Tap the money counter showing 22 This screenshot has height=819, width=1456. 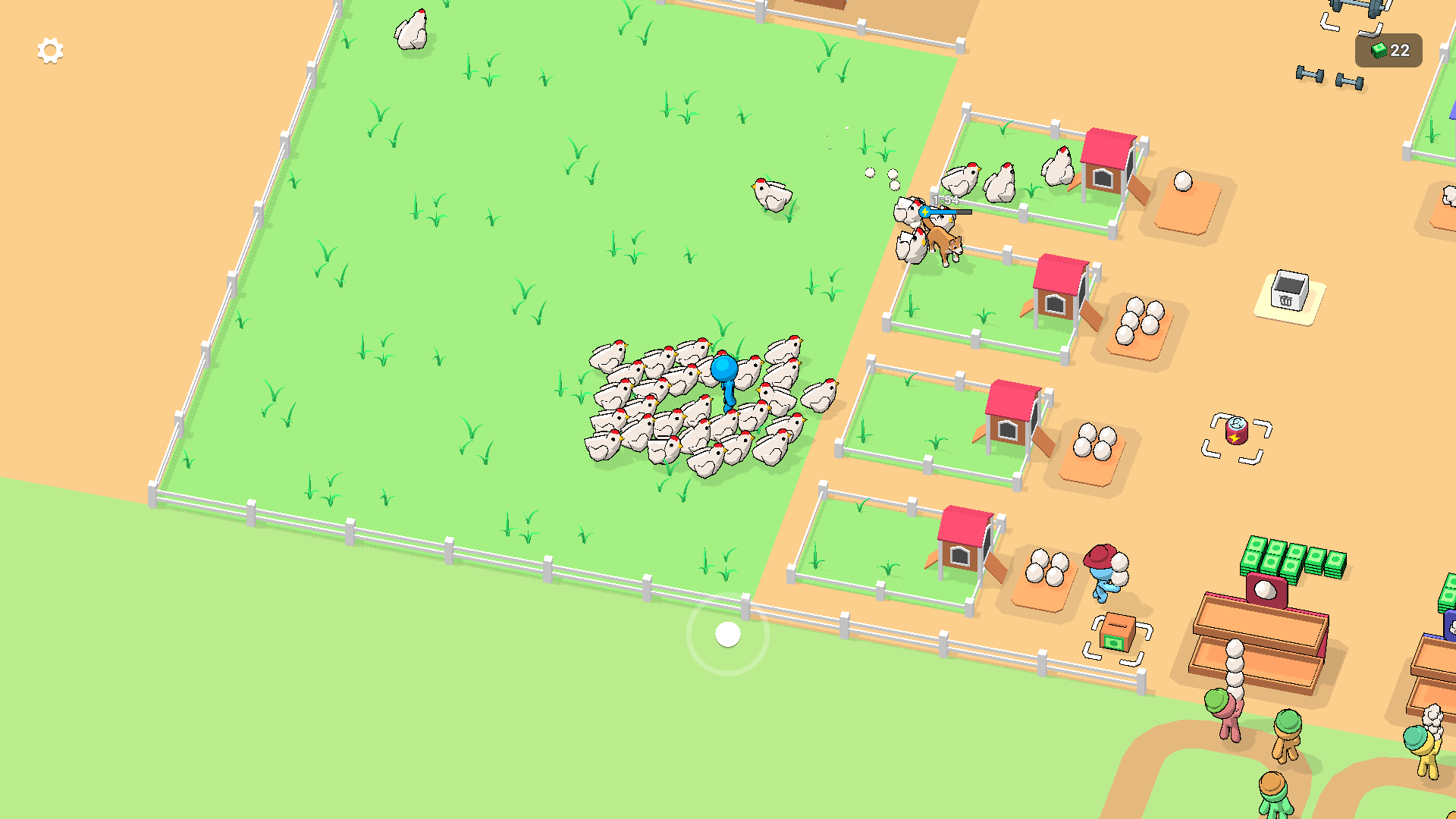[x=1391, y=52]
